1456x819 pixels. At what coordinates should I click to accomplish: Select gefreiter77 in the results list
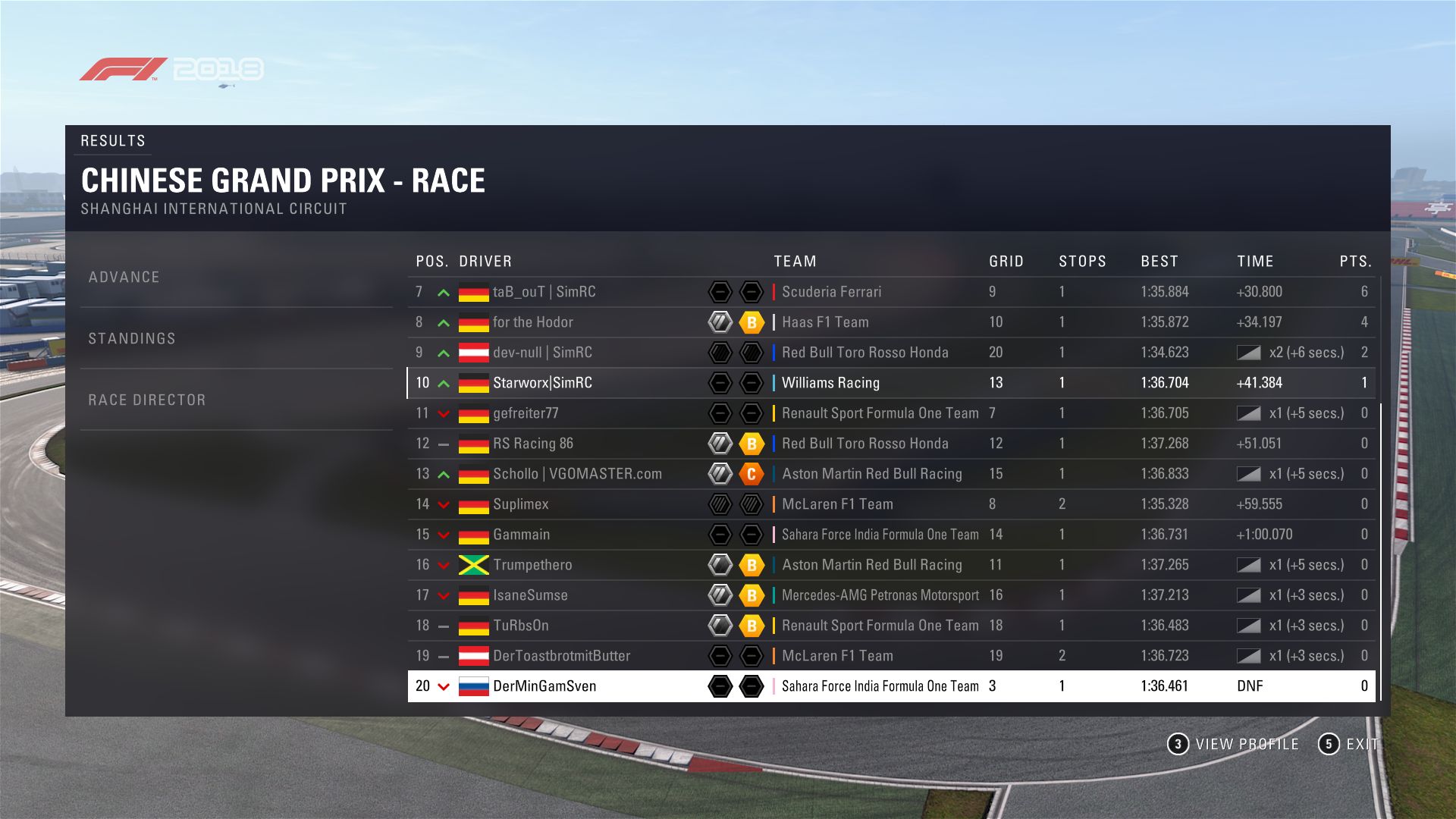pyautogui.click(x=526, y=413)
